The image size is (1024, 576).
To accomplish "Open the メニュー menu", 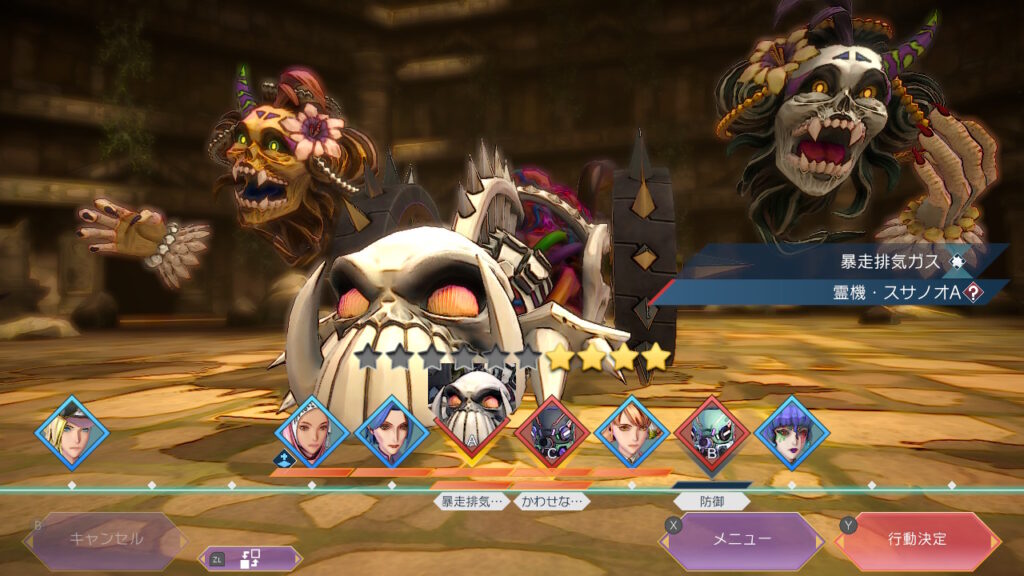I will click(x=741, y=540).
